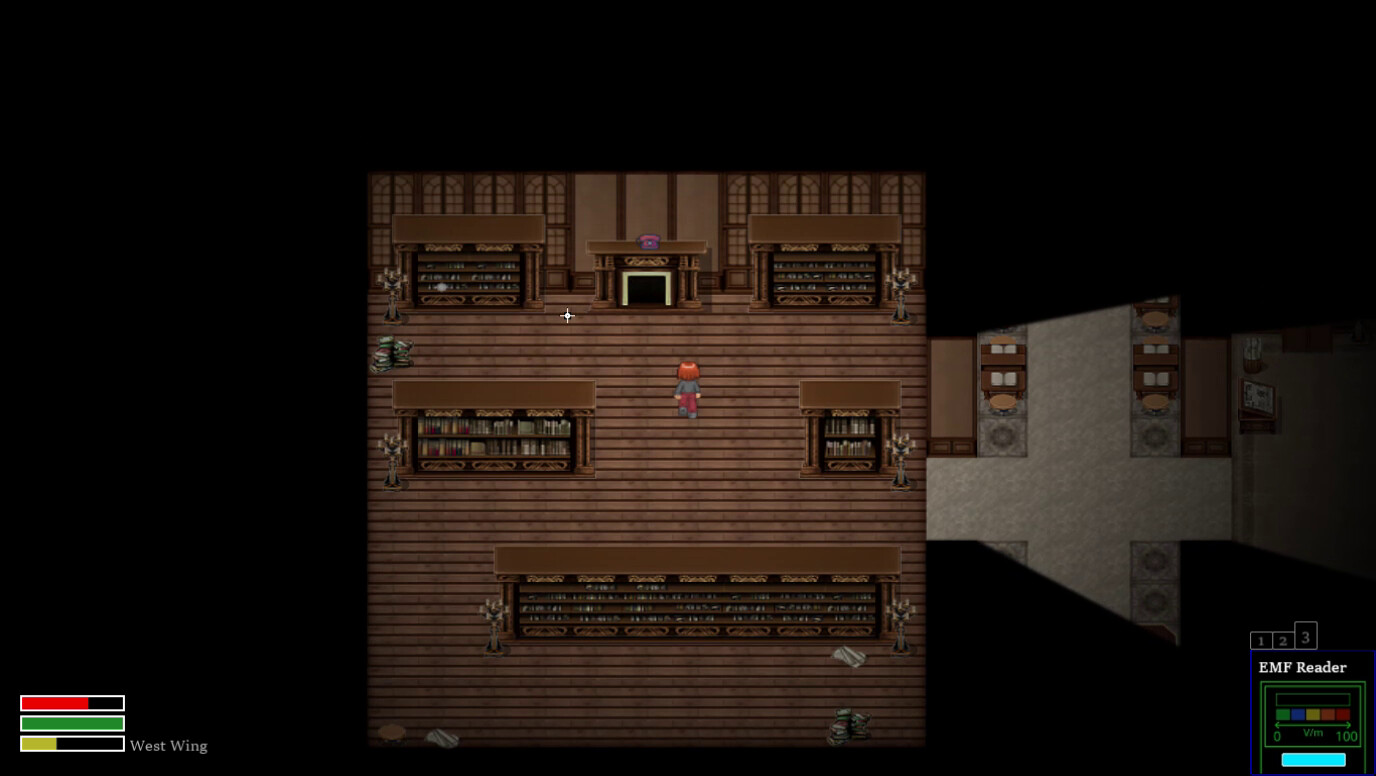Viewport: 1376px width, 776px height.
Task: Click the EMF Reader device display
Action: [x=1311, y=715]
